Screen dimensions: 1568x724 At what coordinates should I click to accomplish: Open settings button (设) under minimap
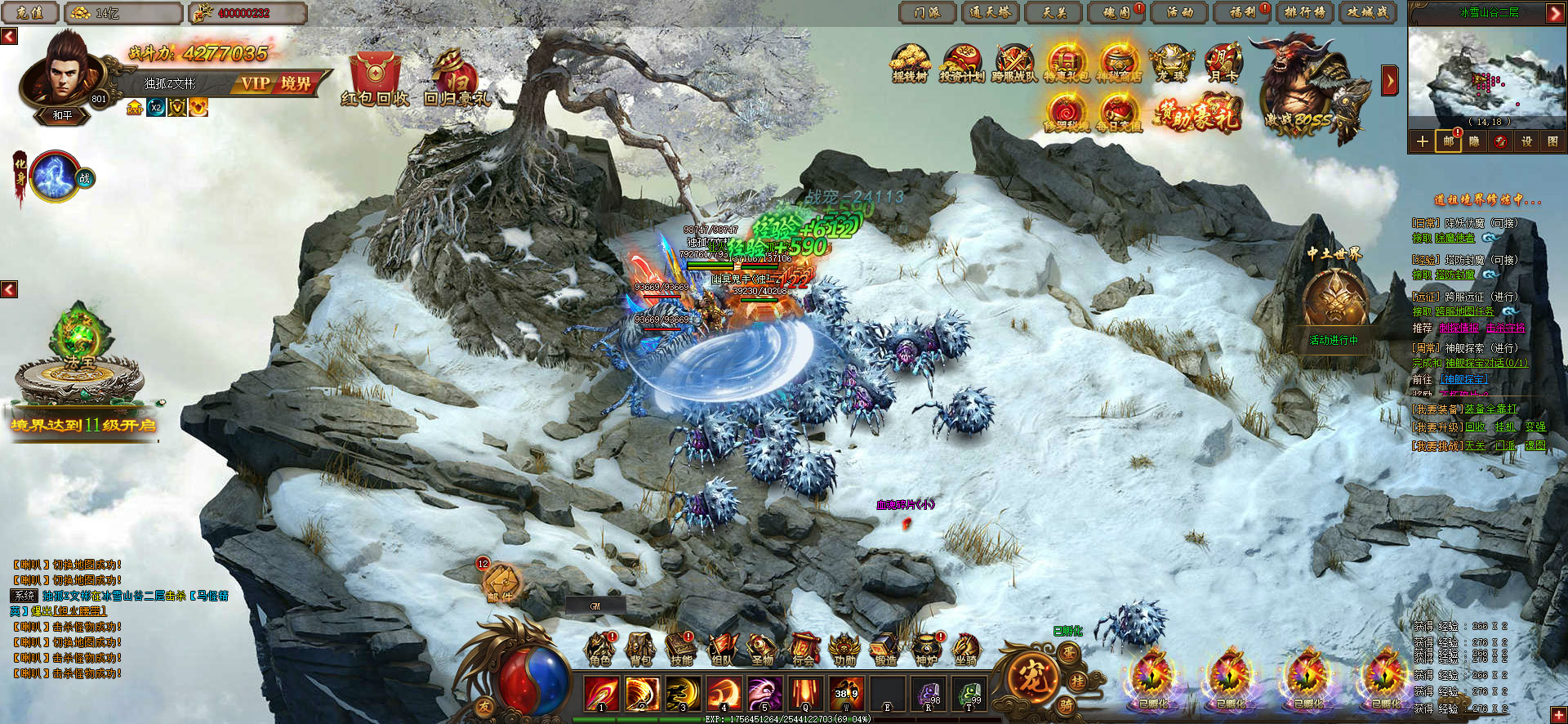pos(1526,141)
